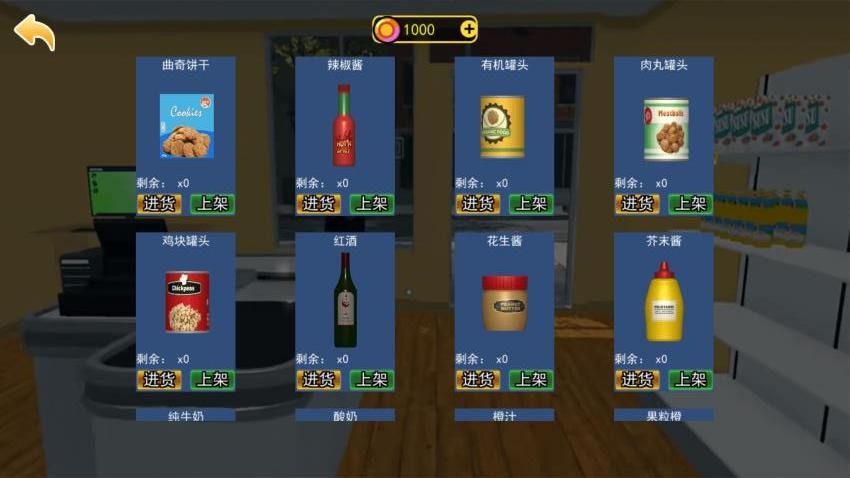Screen dimensions: 850x478
Task: Restock 鸡块罐头 using 进货
Action: [159, 380]
